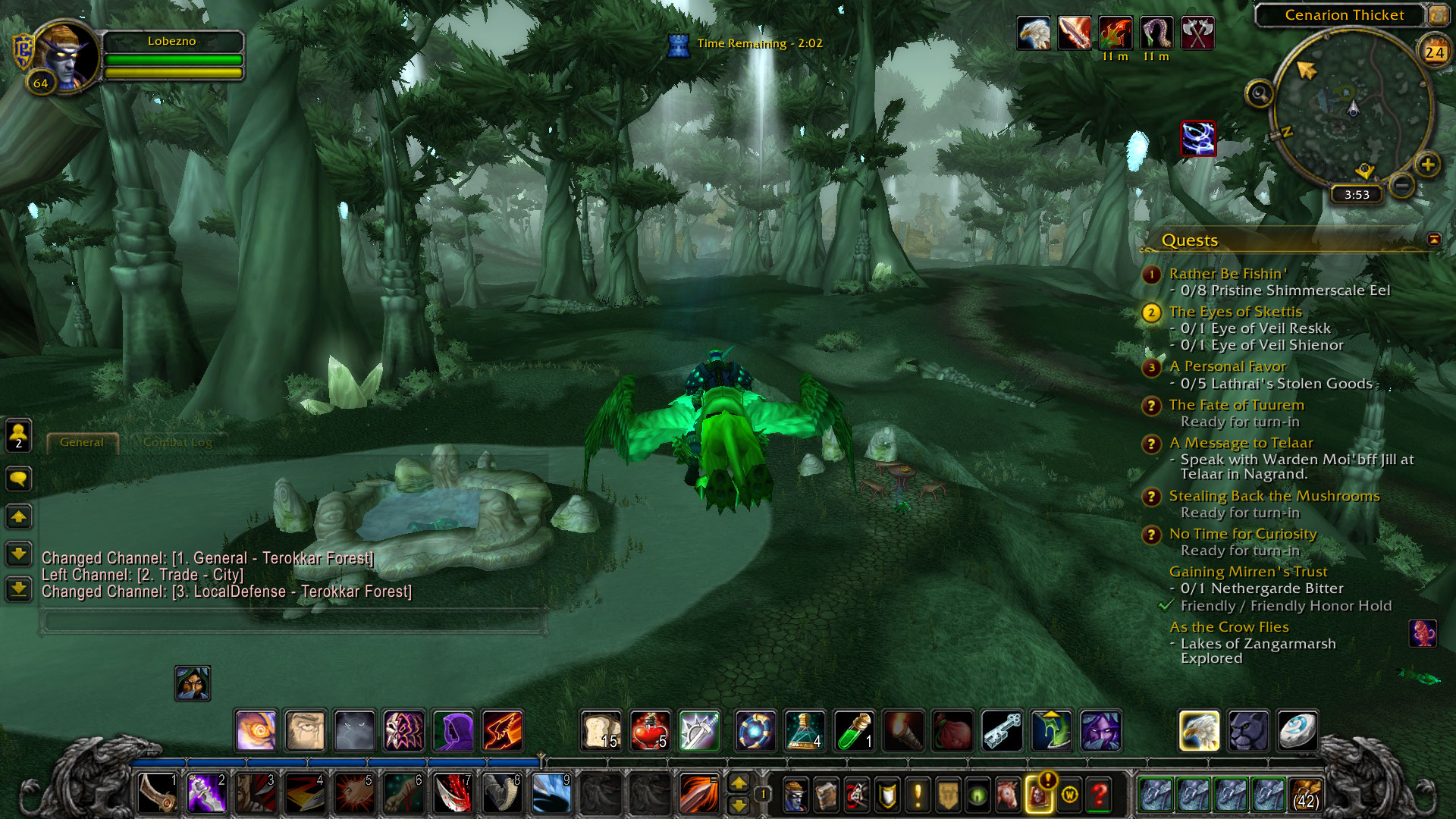Viewport: 1456px width, 819px height.
Task: Open The Eyes of Skettis quest entry
Action: point(1235,312)
